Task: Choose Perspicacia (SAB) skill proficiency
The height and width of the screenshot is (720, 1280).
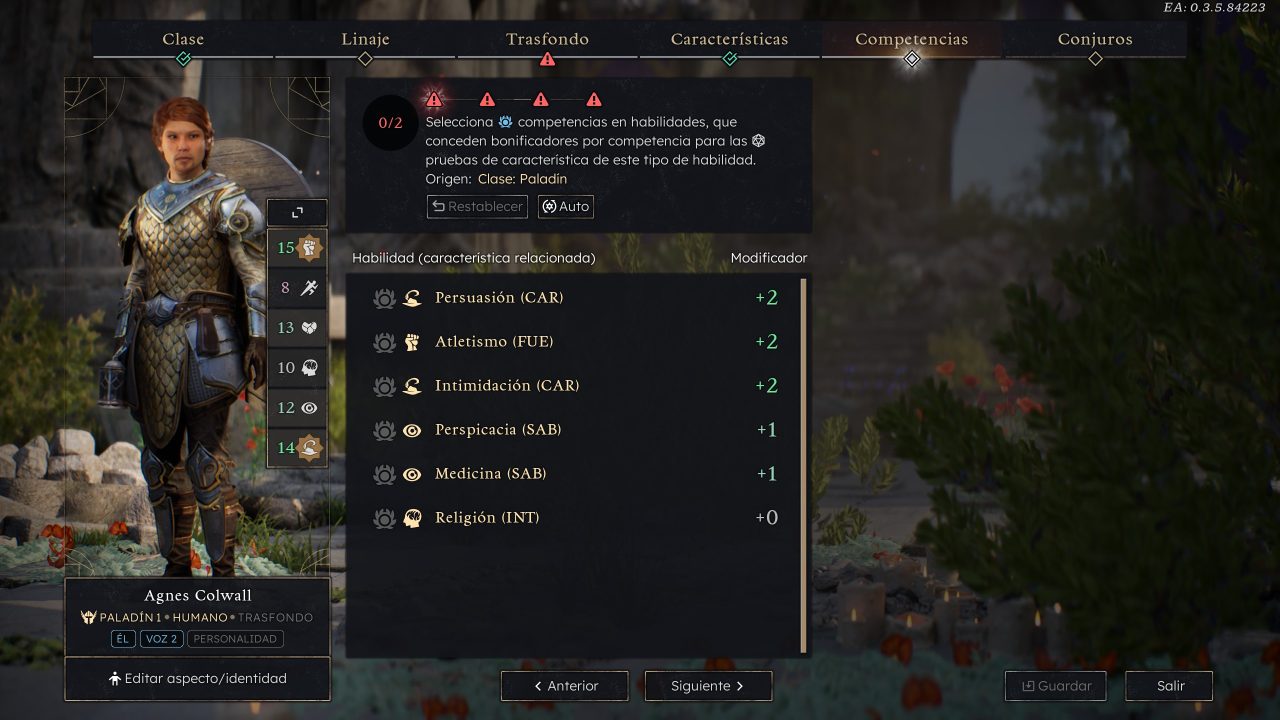Action: click(498, 430)
